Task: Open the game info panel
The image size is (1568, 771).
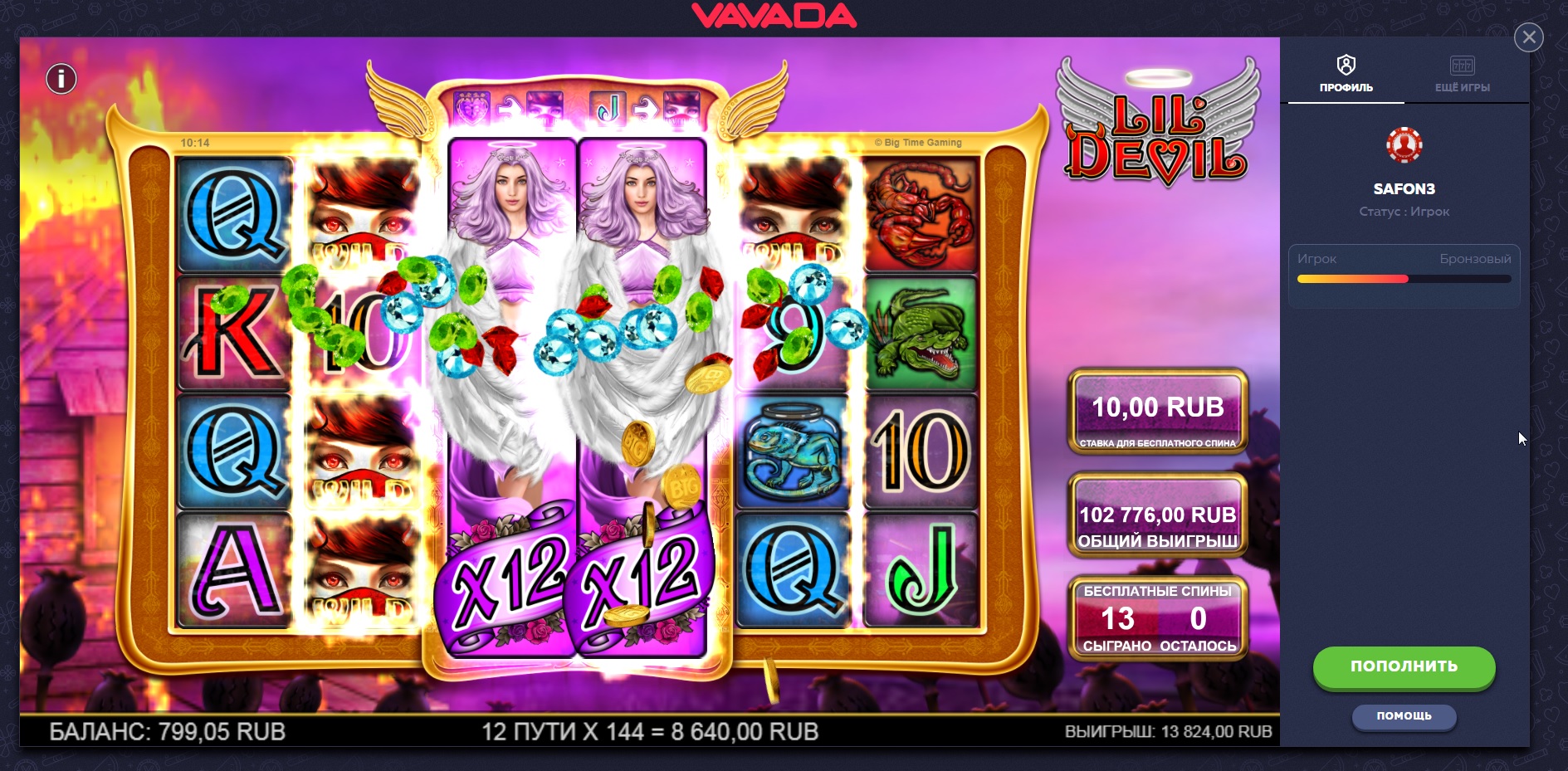Action: pos(61,80)
